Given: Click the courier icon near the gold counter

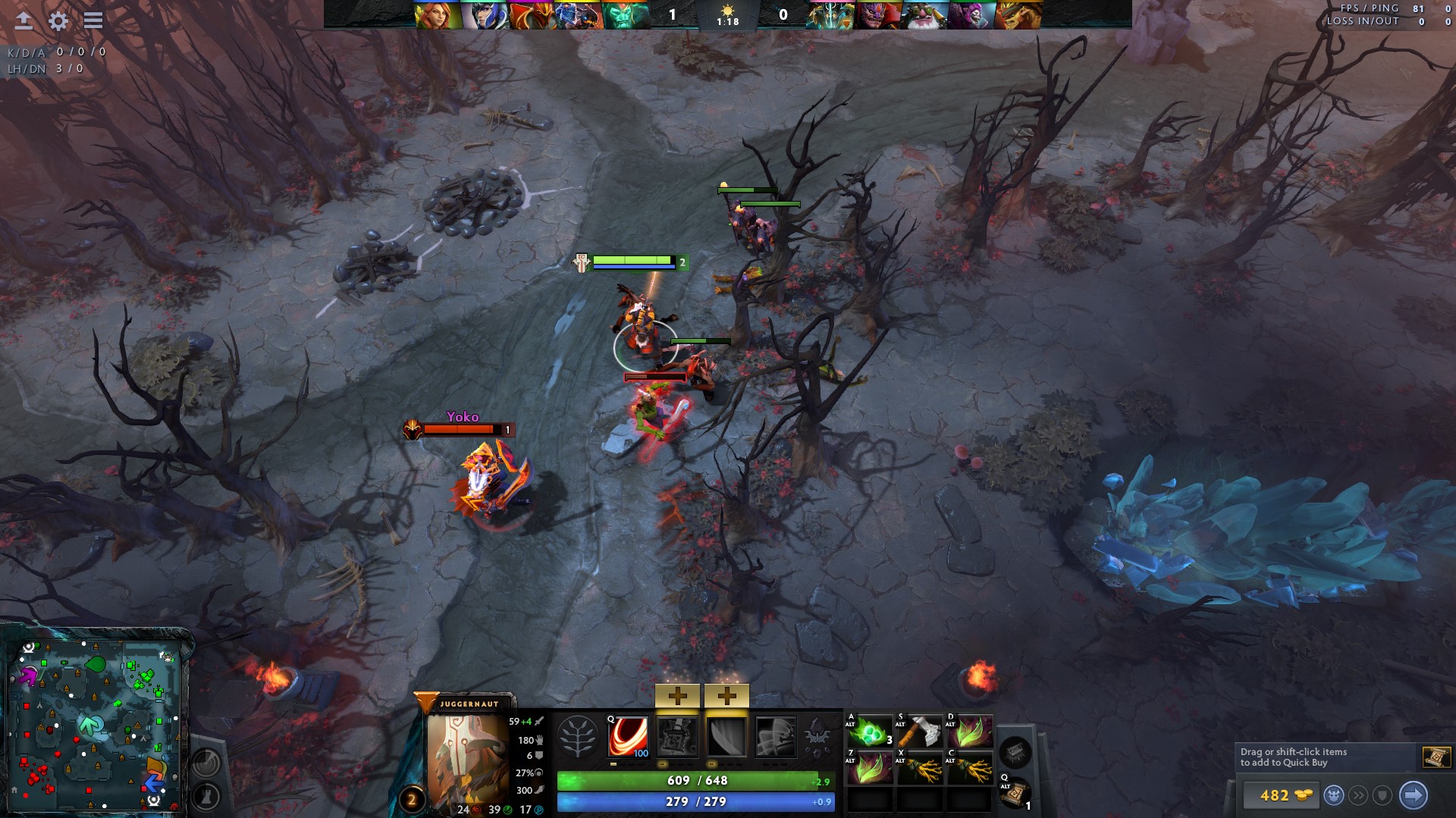Looking at the screenshot, I should point(1335,796).
